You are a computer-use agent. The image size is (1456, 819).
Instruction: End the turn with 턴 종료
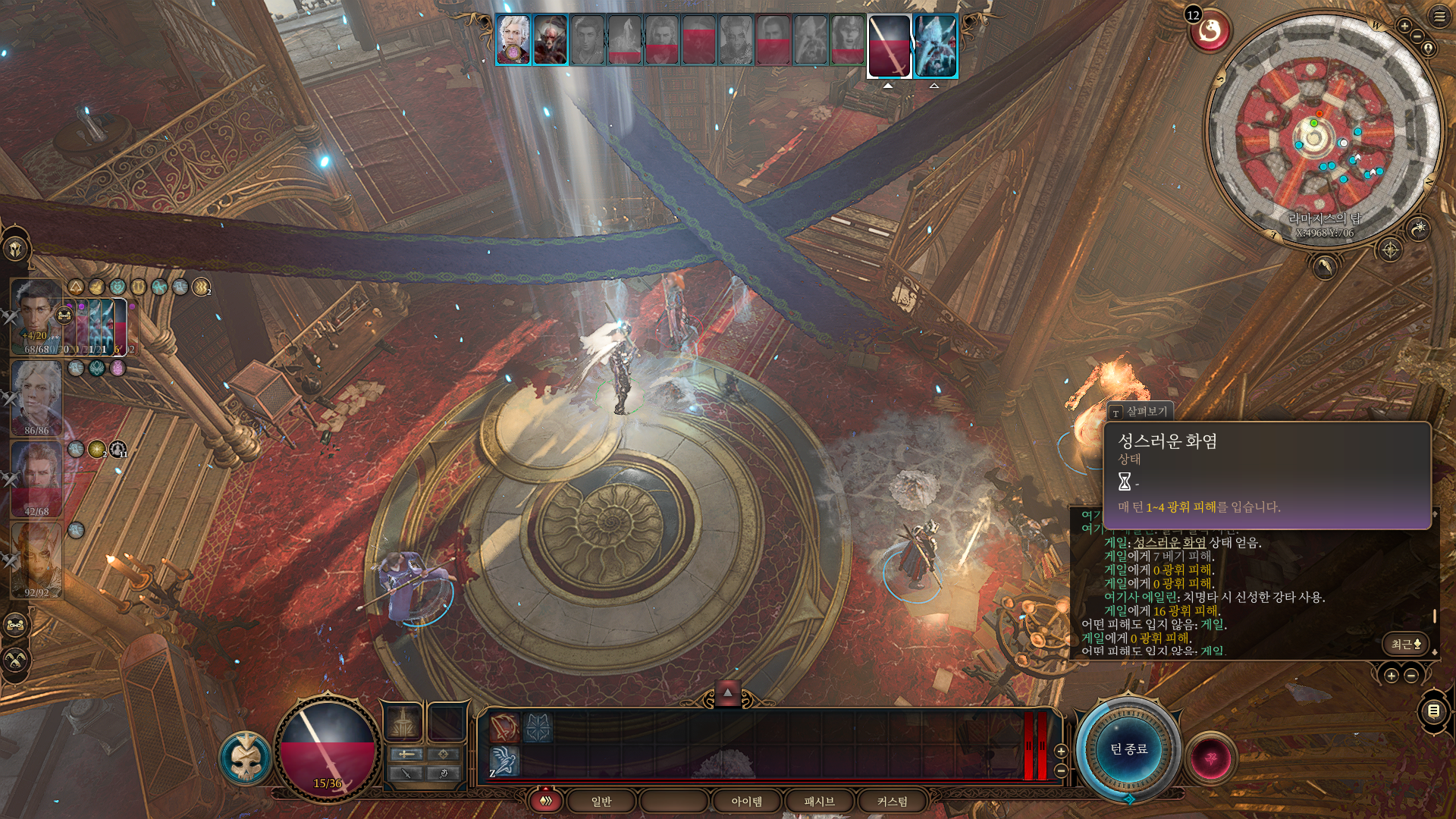tap(1128, 749)
